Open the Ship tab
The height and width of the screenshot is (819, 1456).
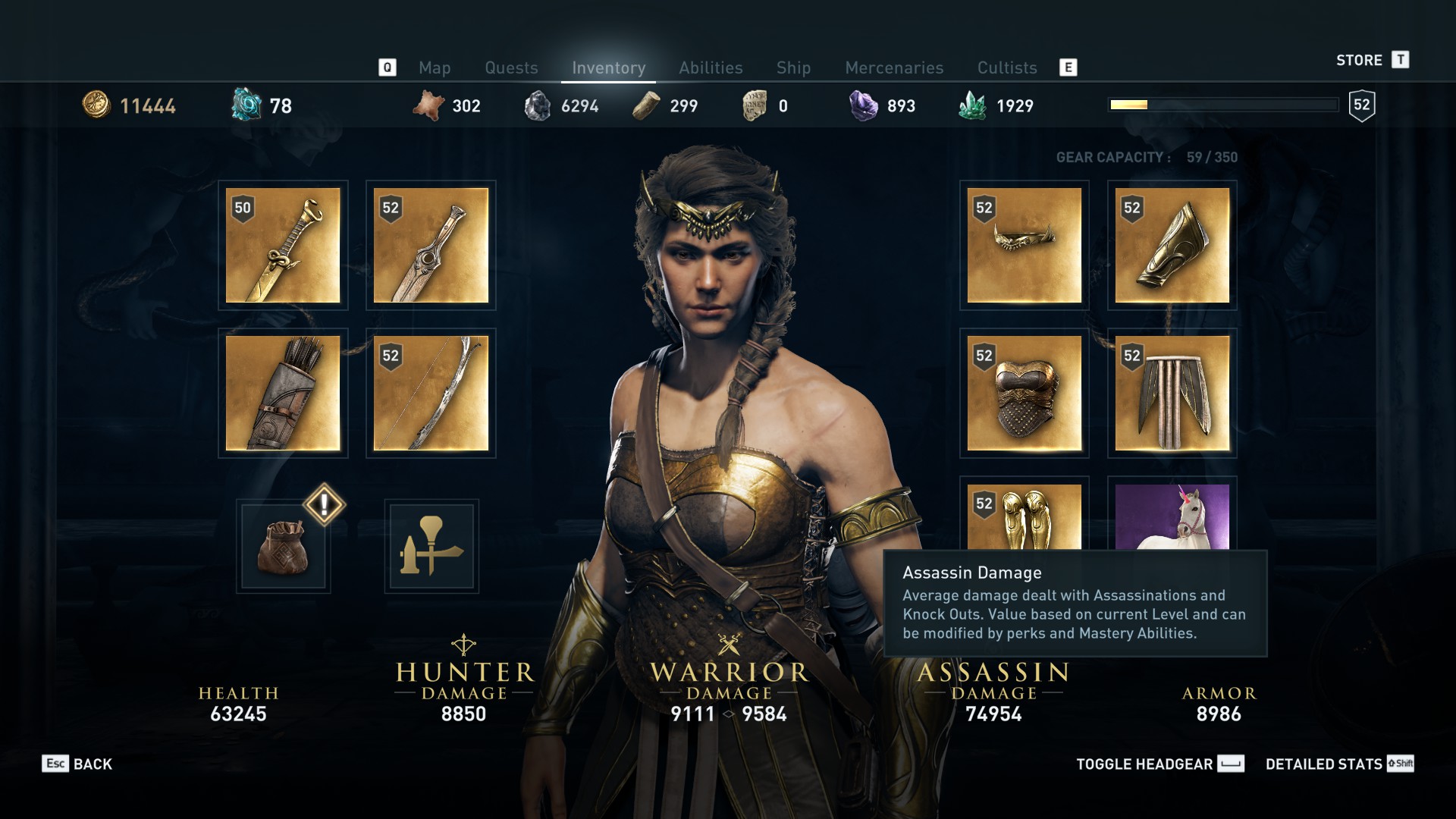click(793, 67)
